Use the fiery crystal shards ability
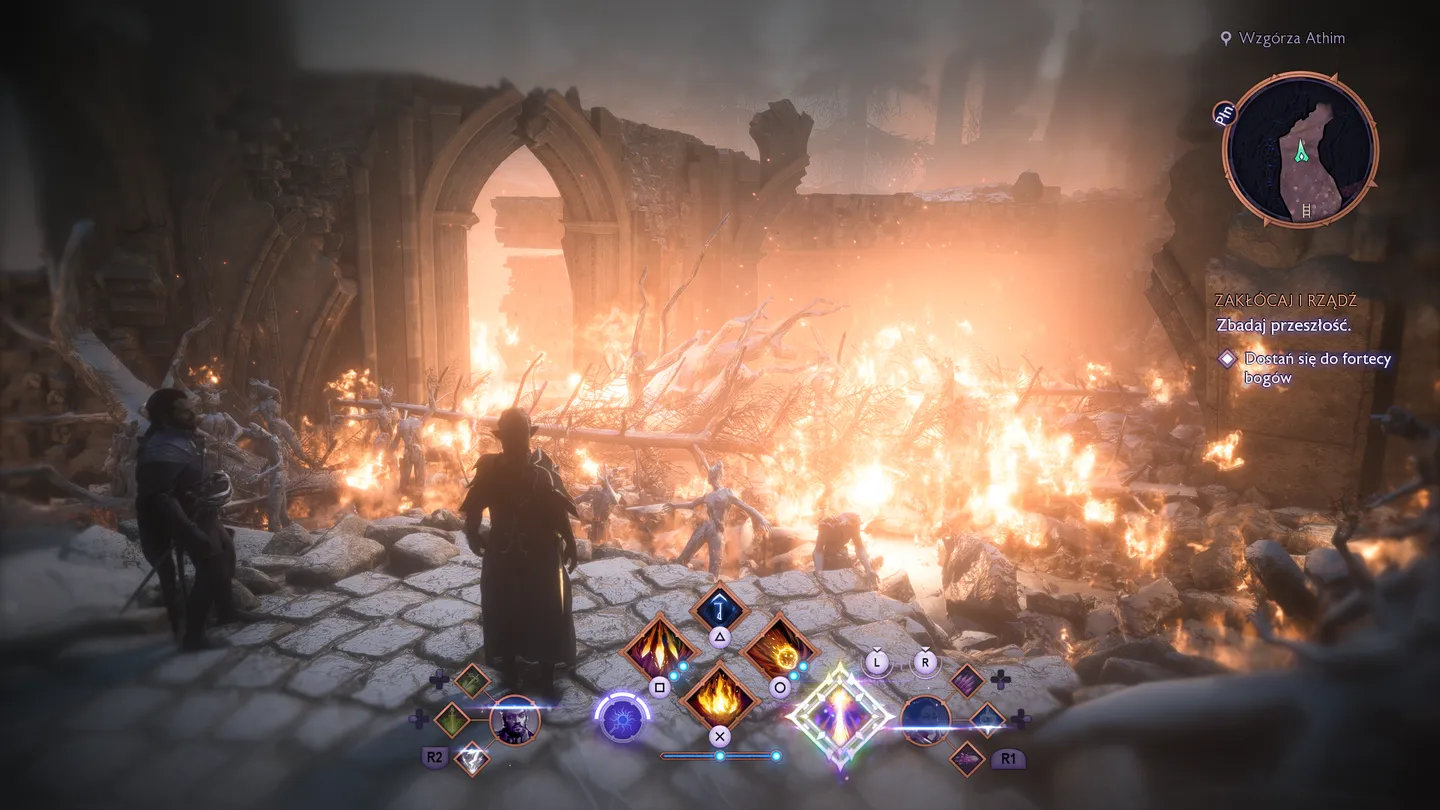 pyautogui.click(x=658, y=650)
